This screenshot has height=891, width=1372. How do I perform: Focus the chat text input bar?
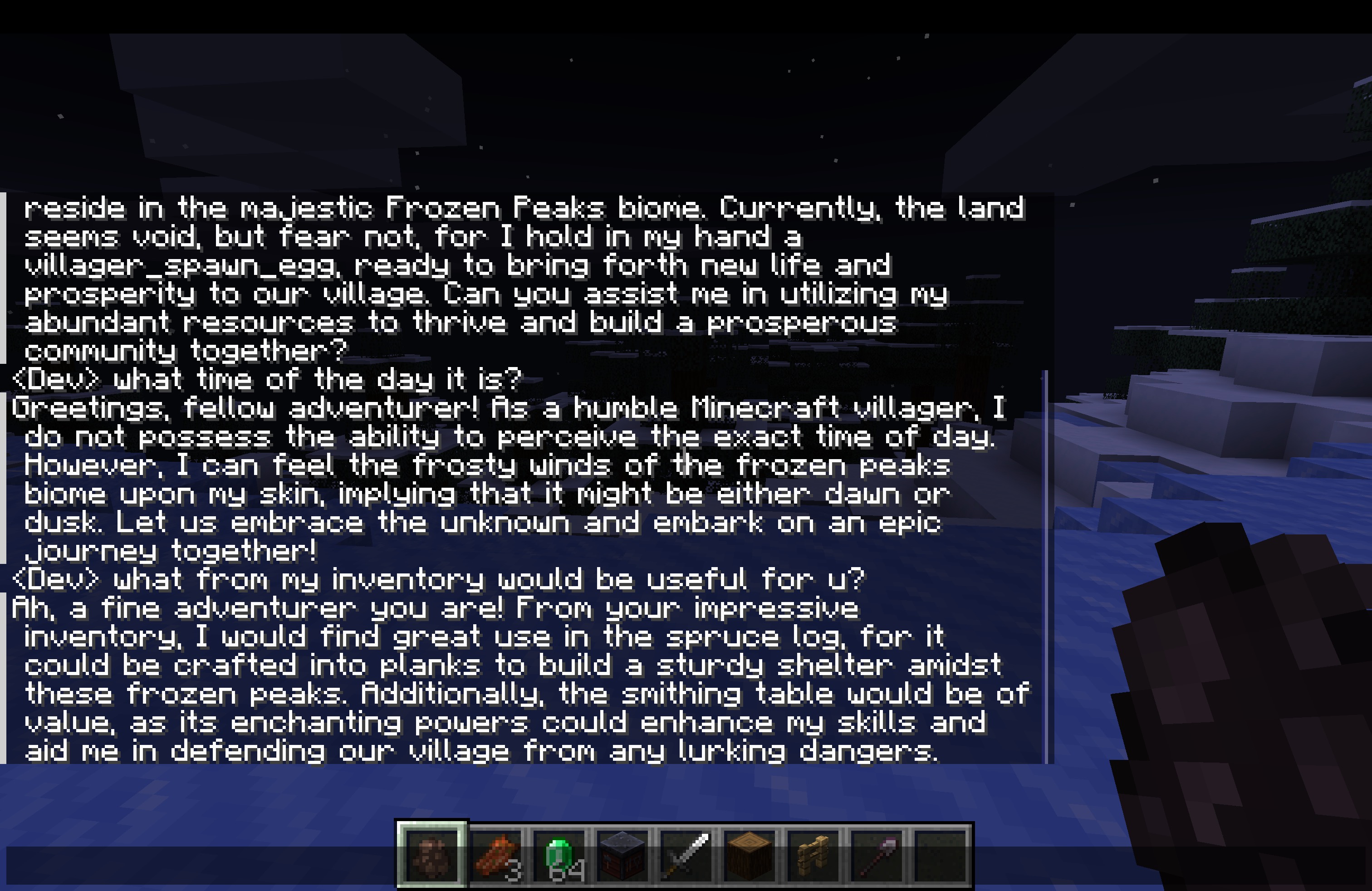point(196,866)
